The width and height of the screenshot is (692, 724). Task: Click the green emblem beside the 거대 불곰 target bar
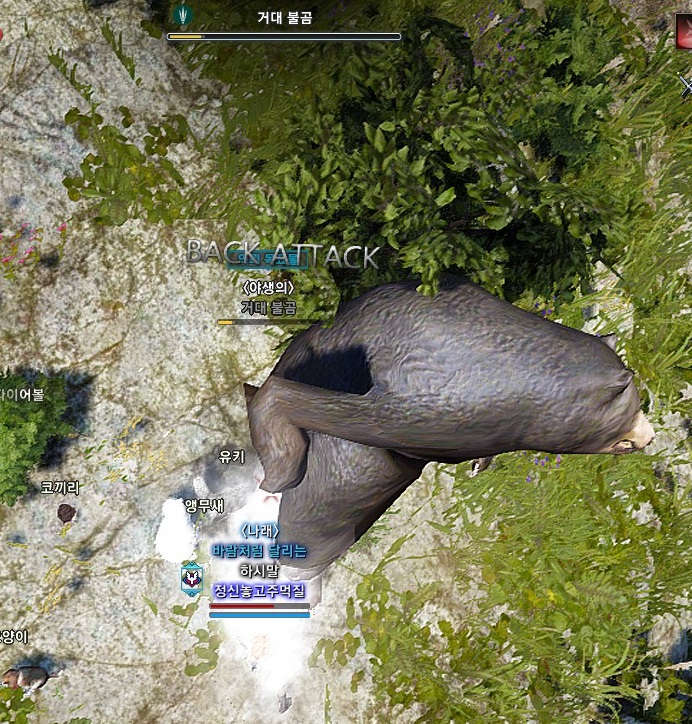coord(183,14)
